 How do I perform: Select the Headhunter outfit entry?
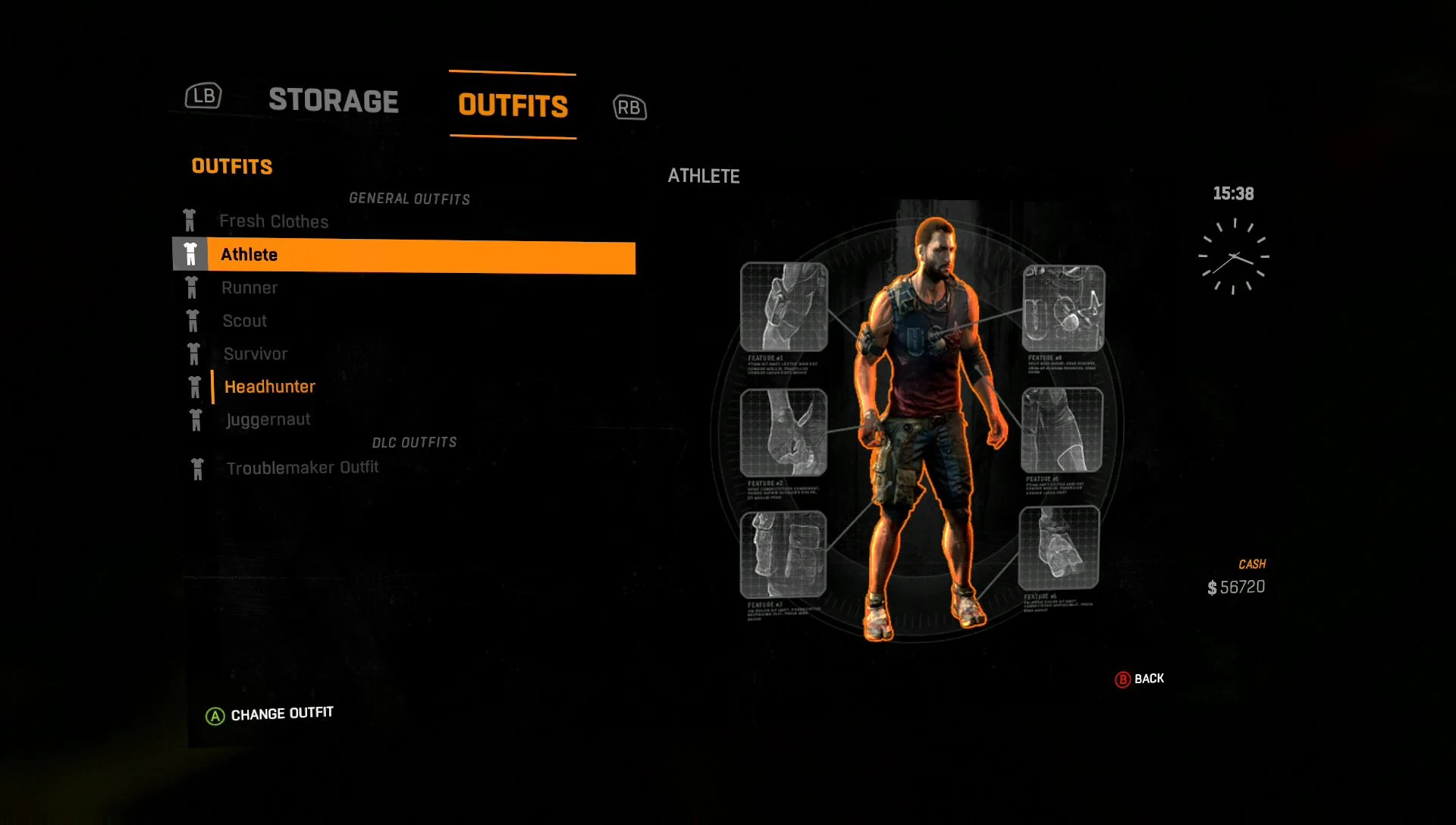coord(269,386)
